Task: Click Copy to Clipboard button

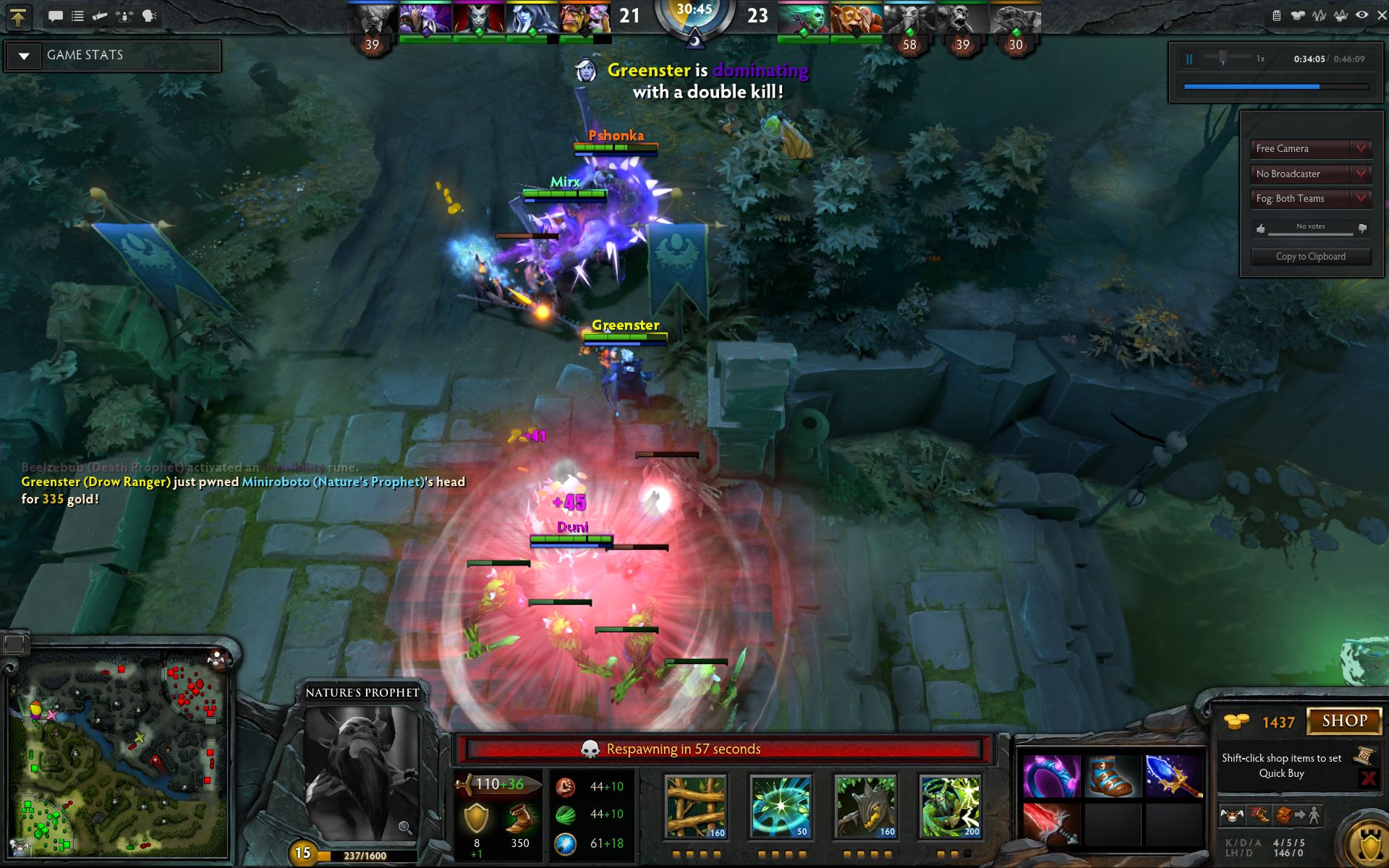Action: click(x=1310, y=257)
